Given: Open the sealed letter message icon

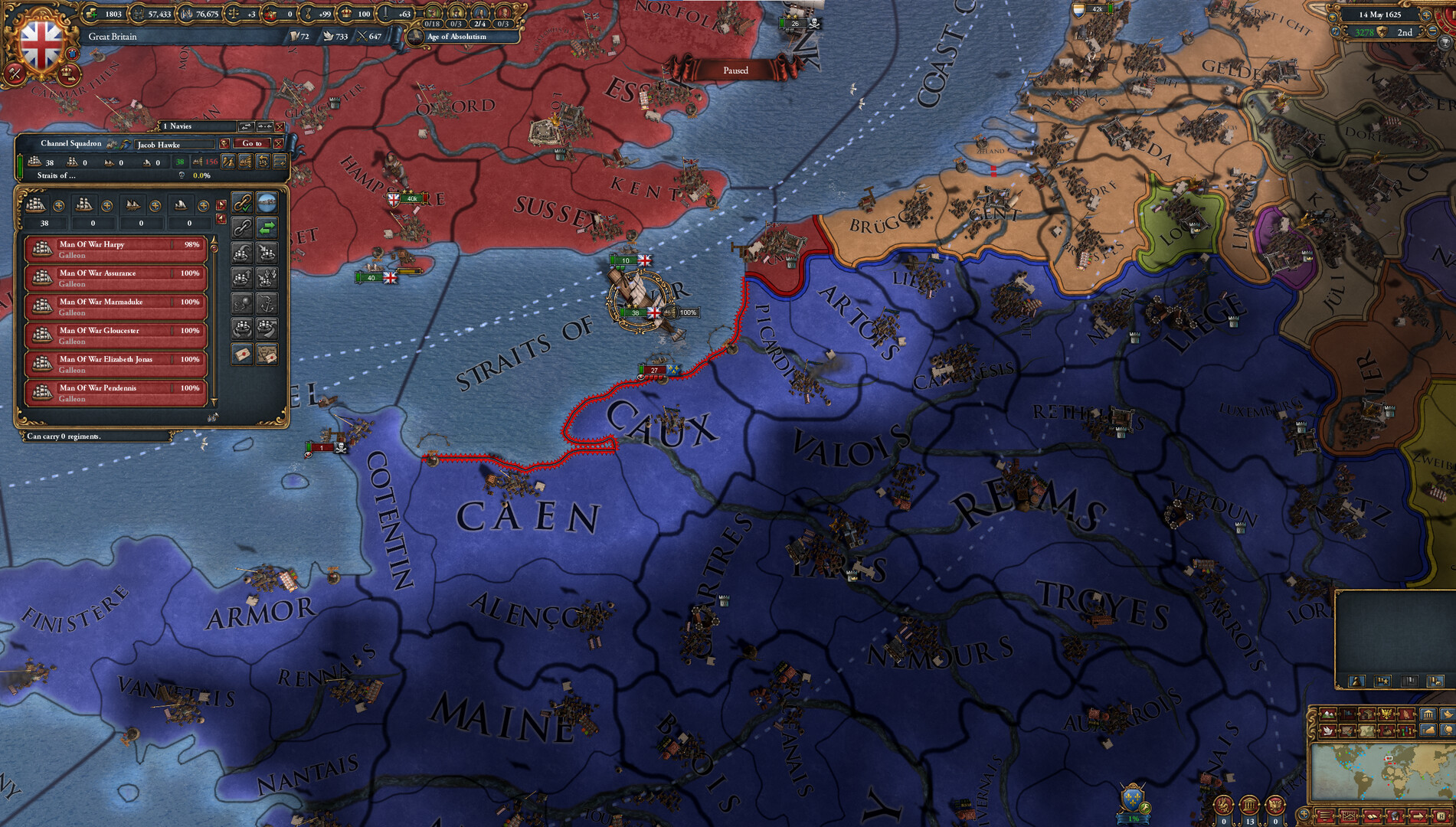Looking at the screenshot, I should click(243, 354).
